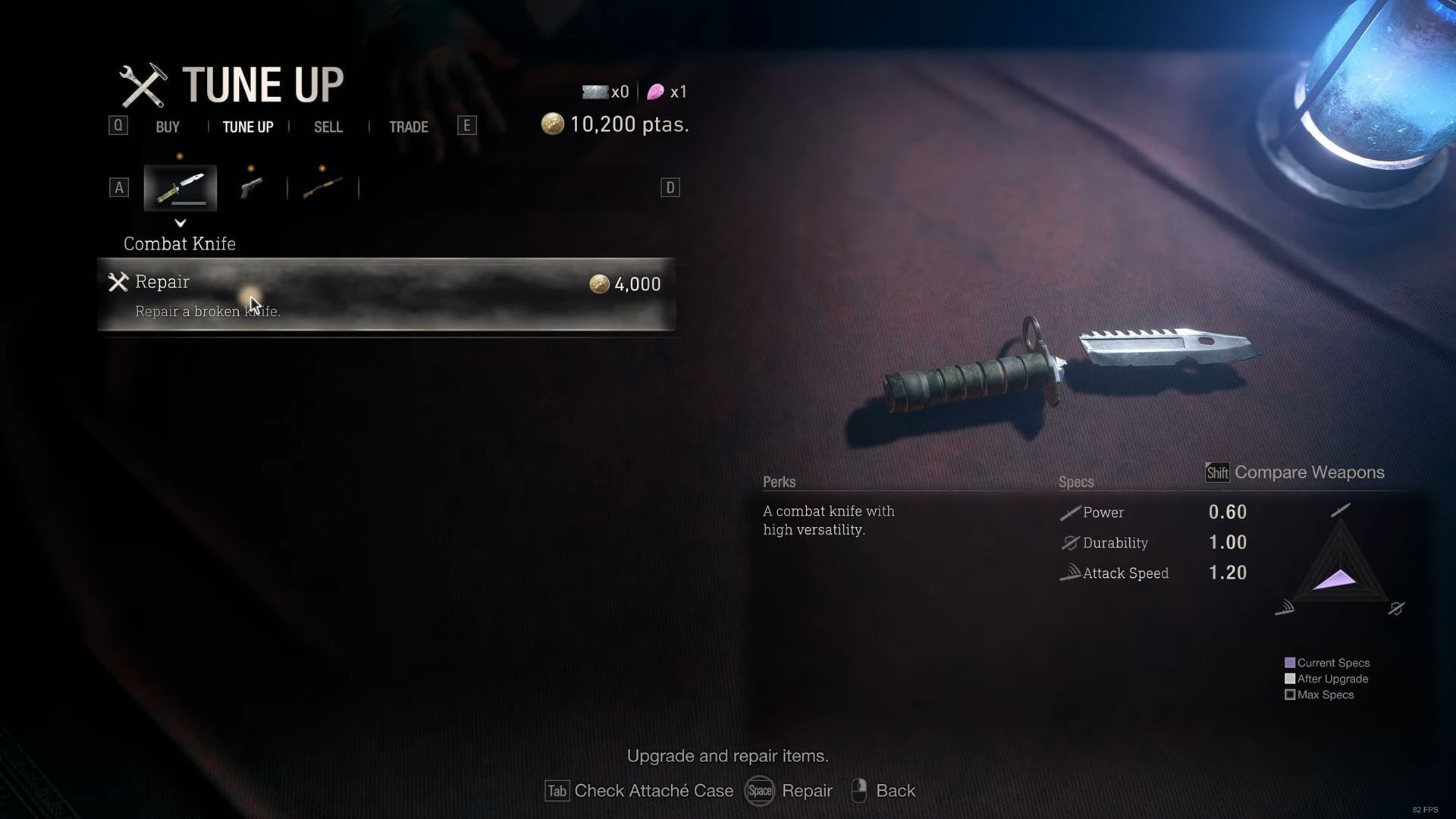Click the Durability stat icon
This screenshot has width=1456, height=819.
(x=1069, y=543)
